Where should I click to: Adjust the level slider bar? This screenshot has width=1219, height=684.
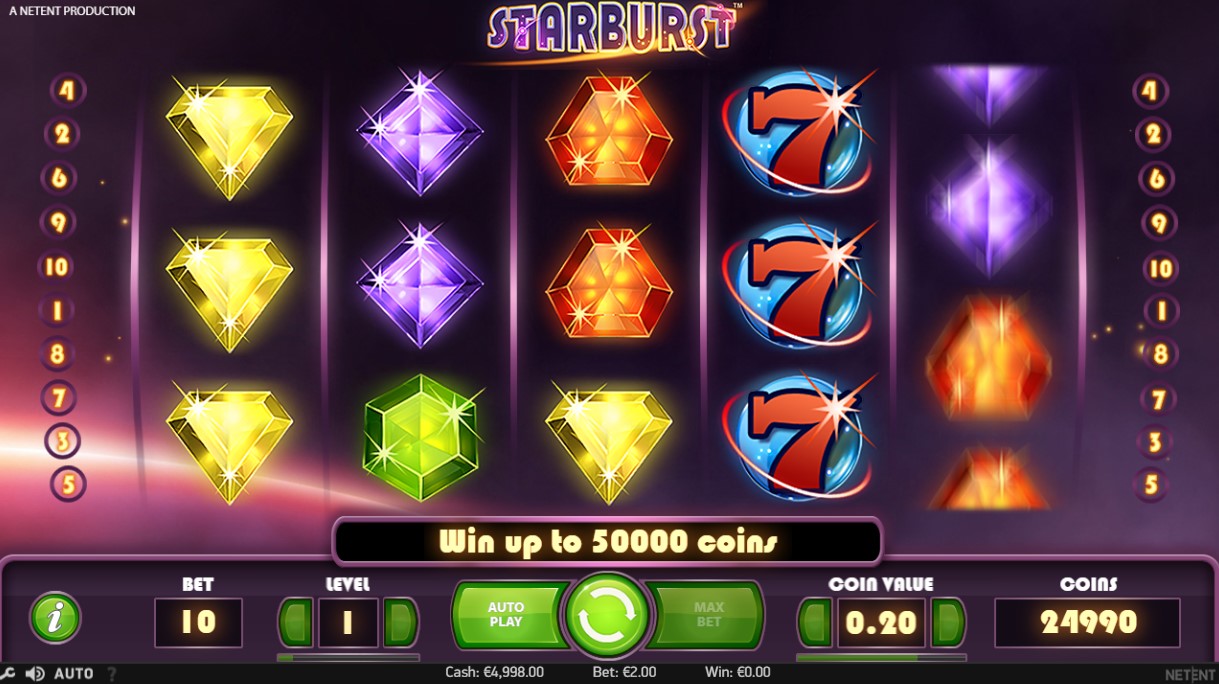(x=348, y=658)
